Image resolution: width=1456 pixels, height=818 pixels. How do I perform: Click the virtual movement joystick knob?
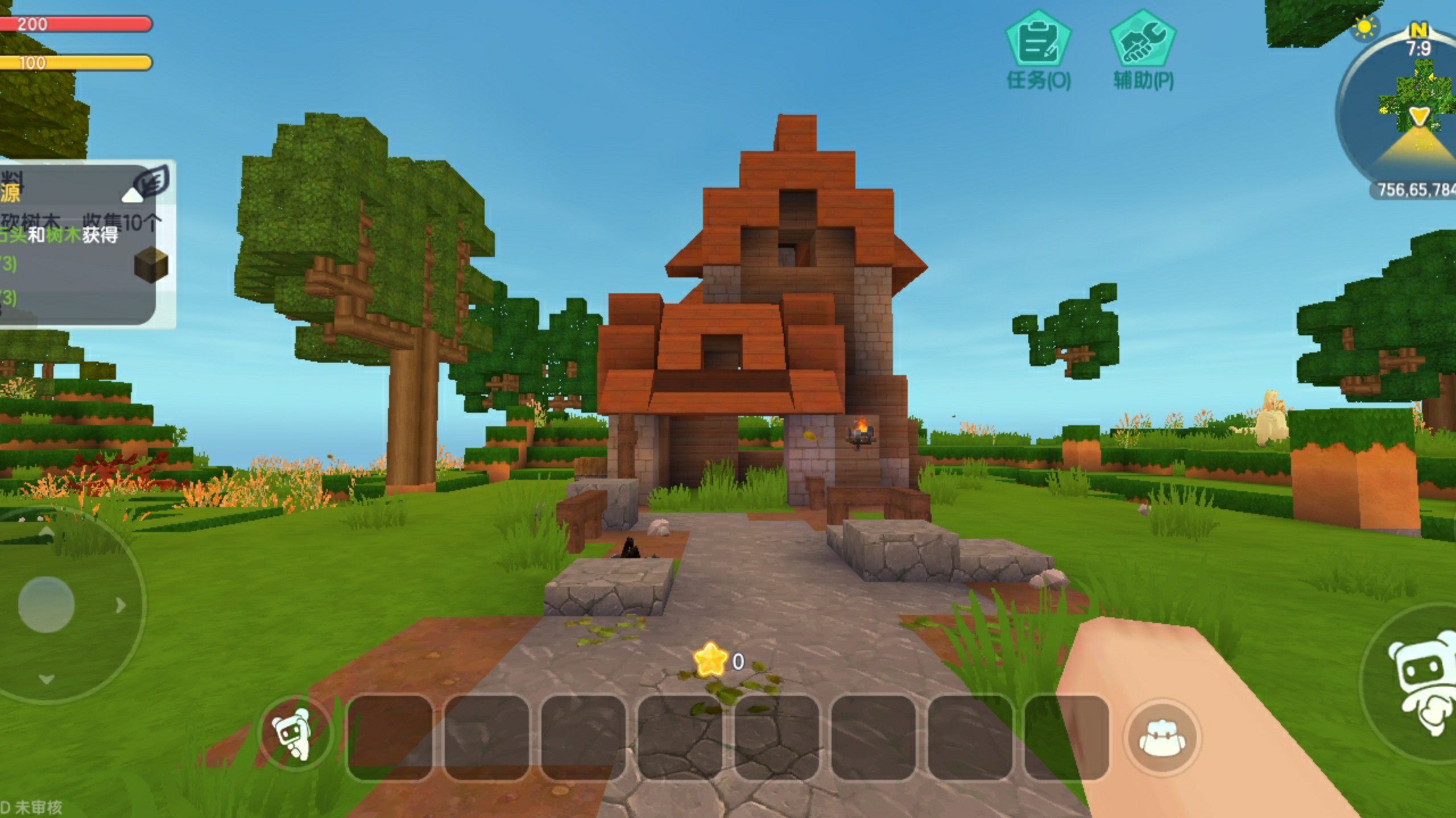[x=46, y=604]
